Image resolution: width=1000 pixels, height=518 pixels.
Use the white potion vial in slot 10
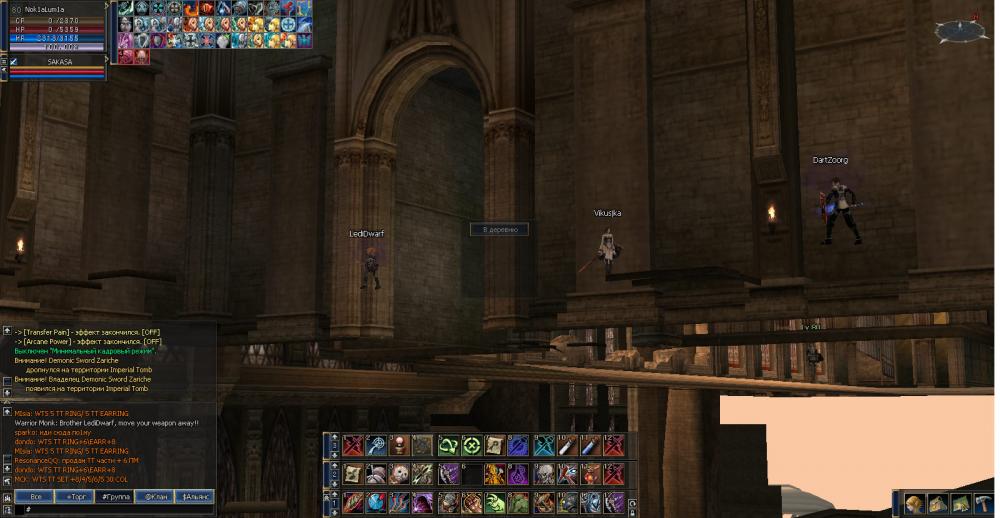(568, 446)
